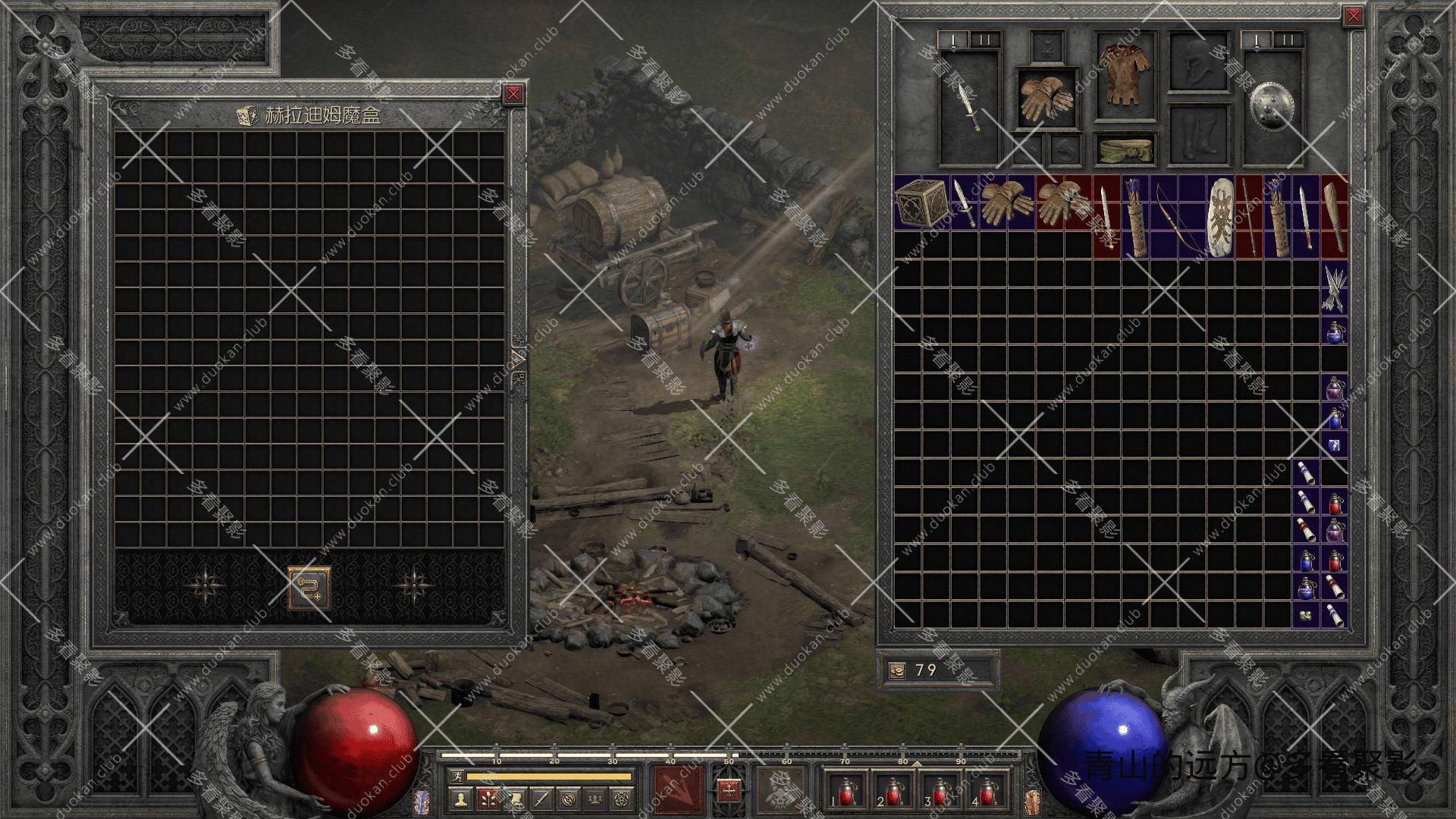
Task: Select the bundle of arrows item
Action: [x=1334, y=288]
